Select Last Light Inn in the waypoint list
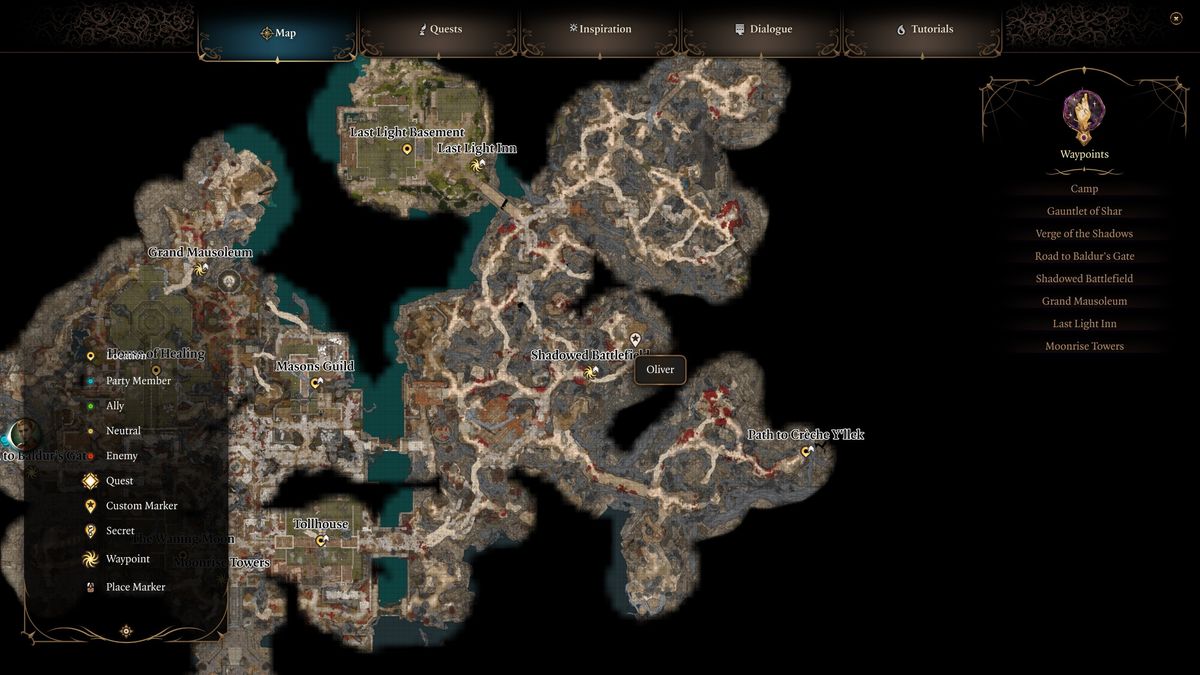The image size is (1200, 675). (x=1084, y=324)
